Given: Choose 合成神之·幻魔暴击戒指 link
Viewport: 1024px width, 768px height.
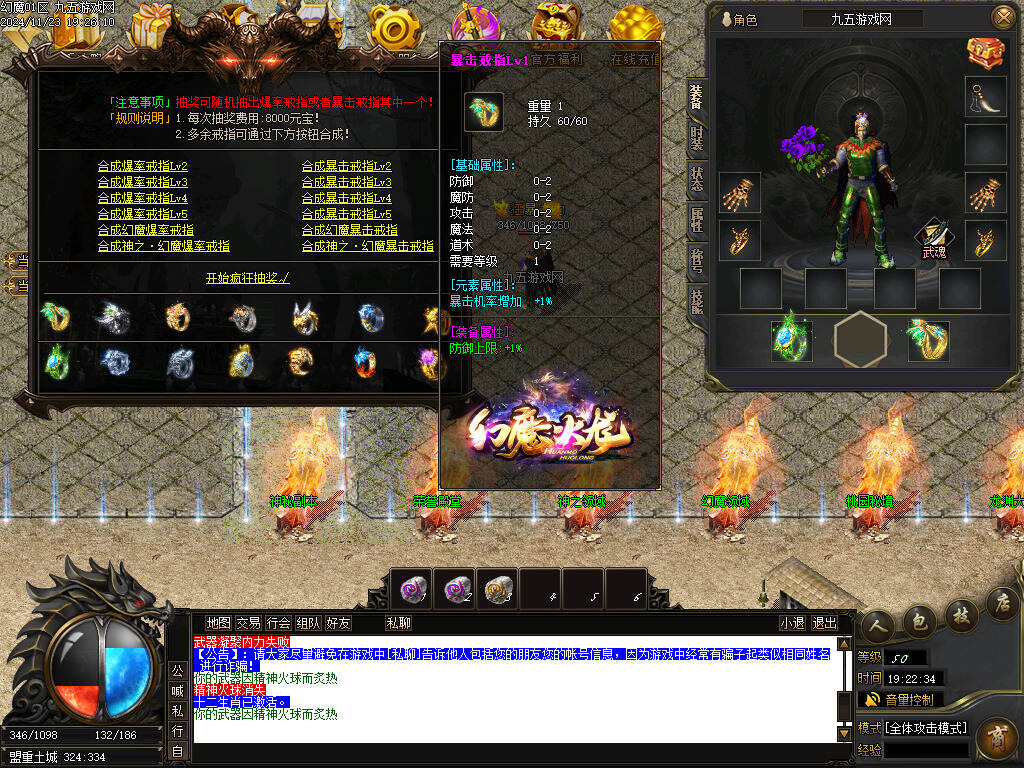Looking at the screenshot, I should click(x=367, y=246).
